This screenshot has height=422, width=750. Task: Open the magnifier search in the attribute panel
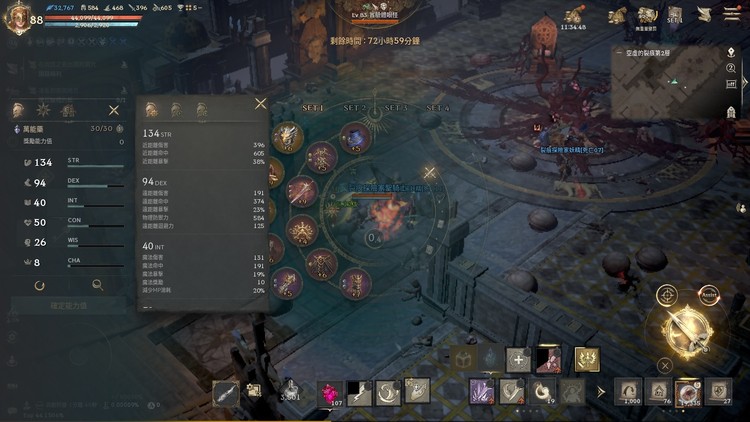(x=97, y=285)
